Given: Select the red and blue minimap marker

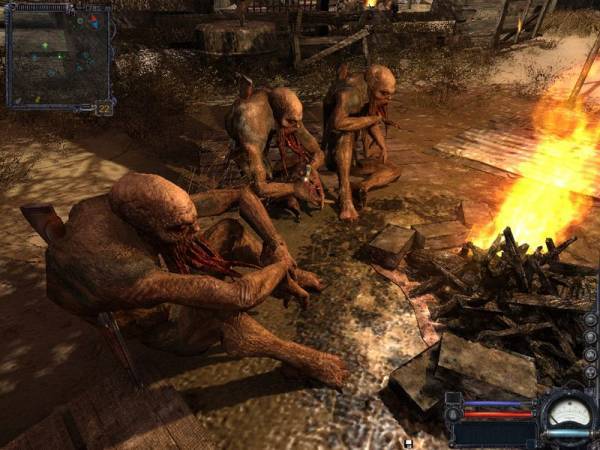Looking at the screenshot, I should click(91, 20).
